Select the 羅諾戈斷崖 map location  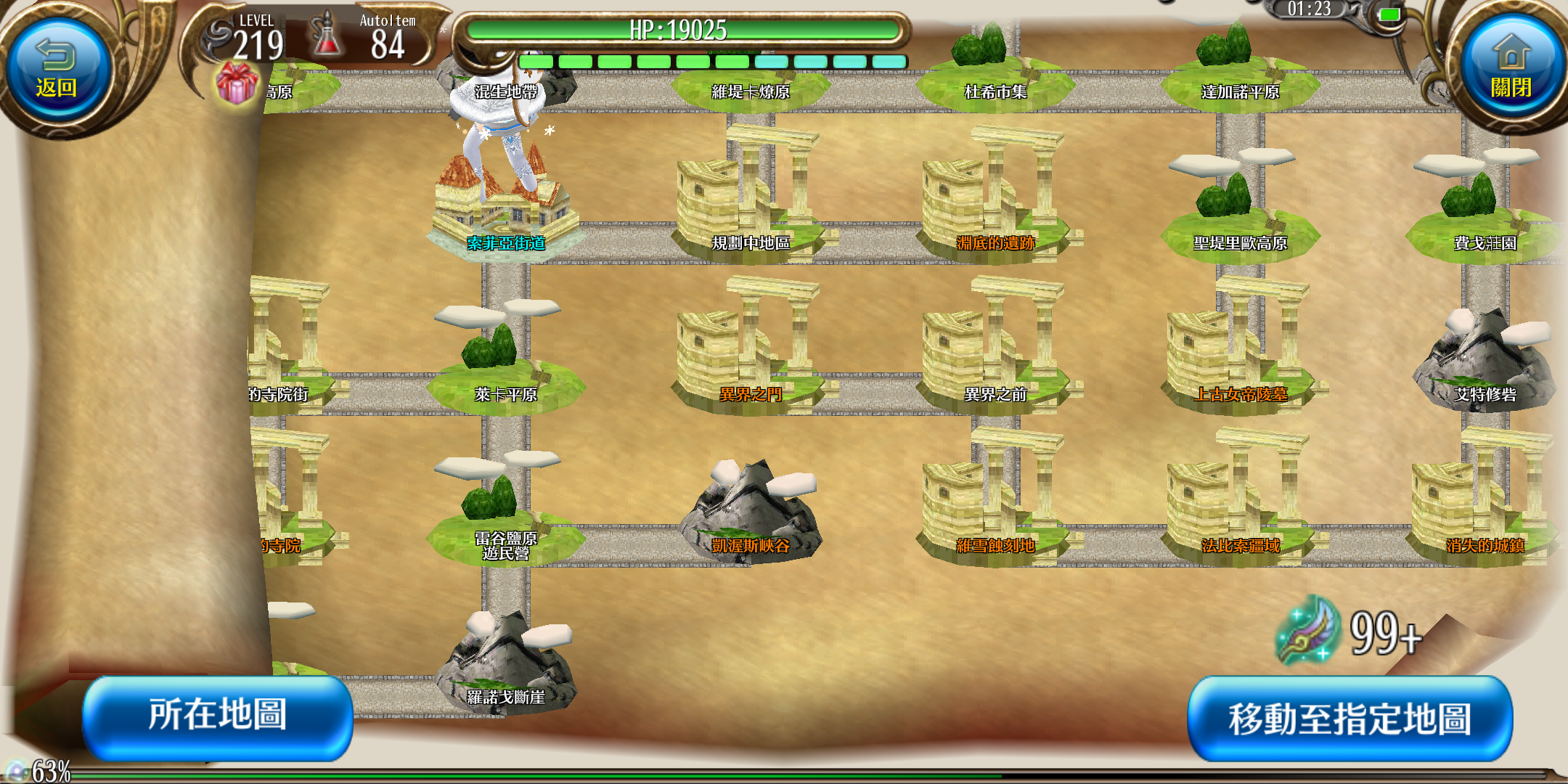(x=505, y=668)
